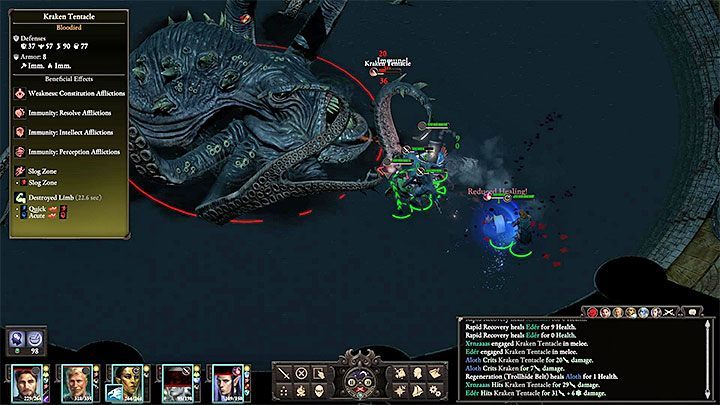Click the sword attack icon on action bar

click(284, 373)
